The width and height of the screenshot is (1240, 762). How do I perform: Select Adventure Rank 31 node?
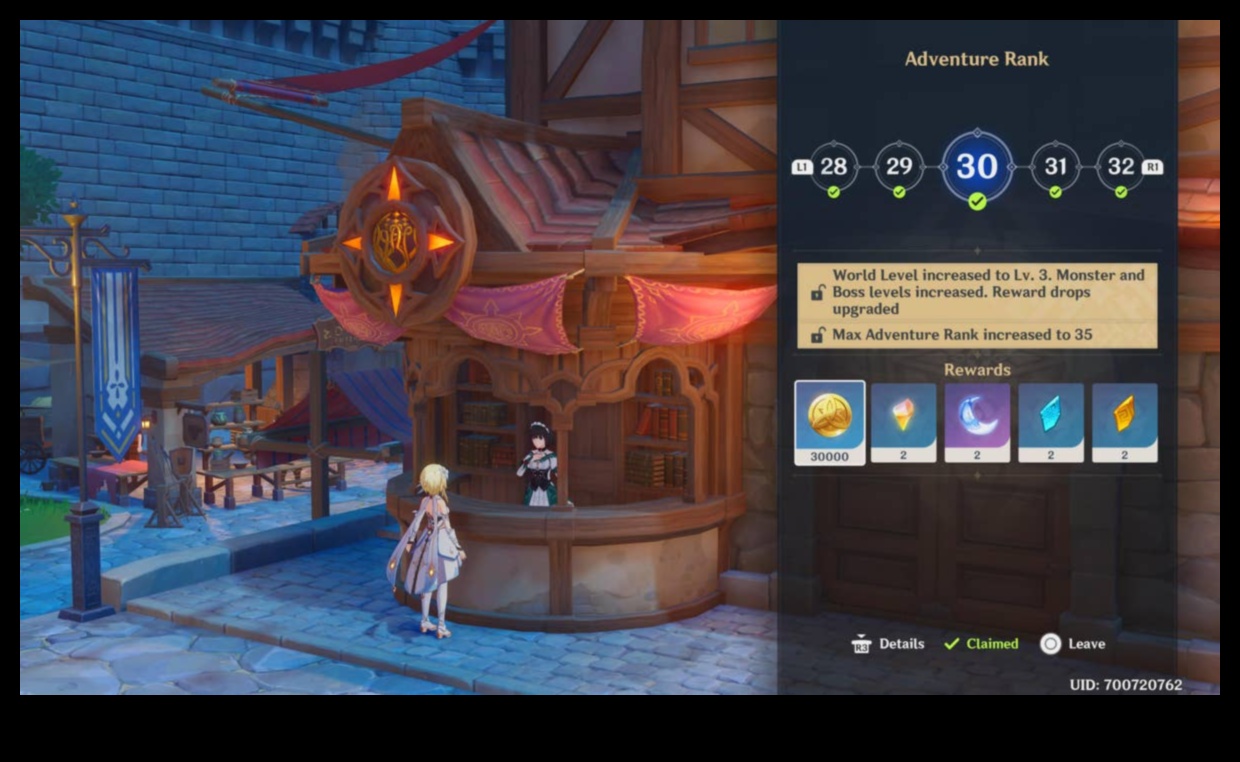coord(1055,166)
